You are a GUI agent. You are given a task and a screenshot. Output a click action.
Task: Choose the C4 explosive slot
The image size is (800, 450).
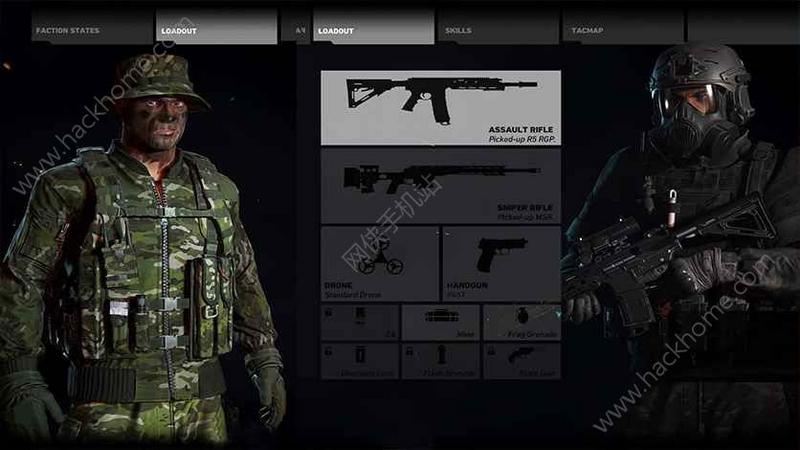tap(359, 323)
